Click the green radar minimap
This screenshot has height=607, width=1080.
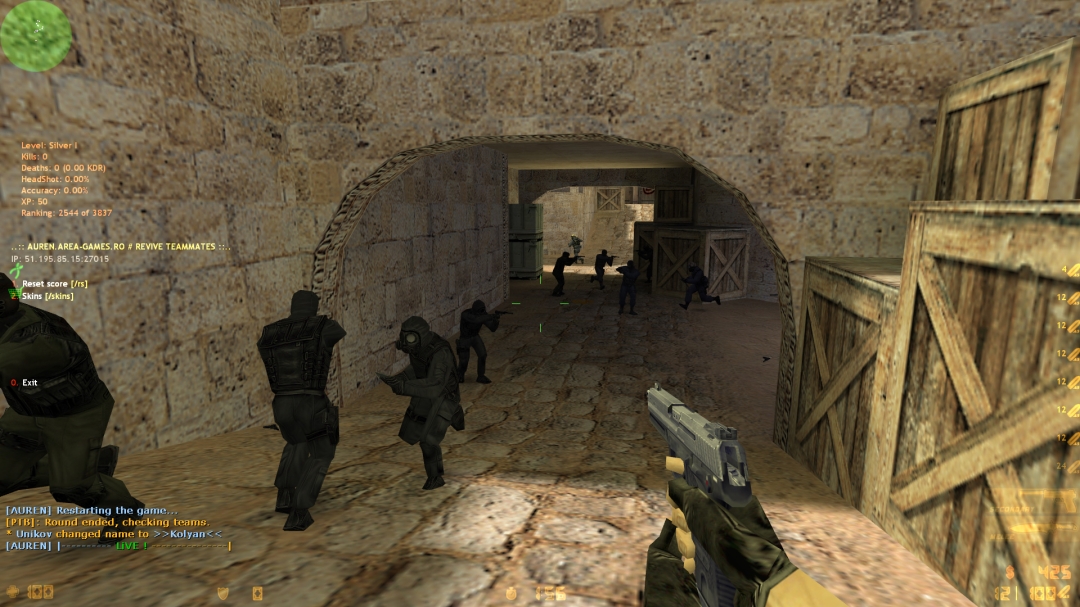click(36, 36)
